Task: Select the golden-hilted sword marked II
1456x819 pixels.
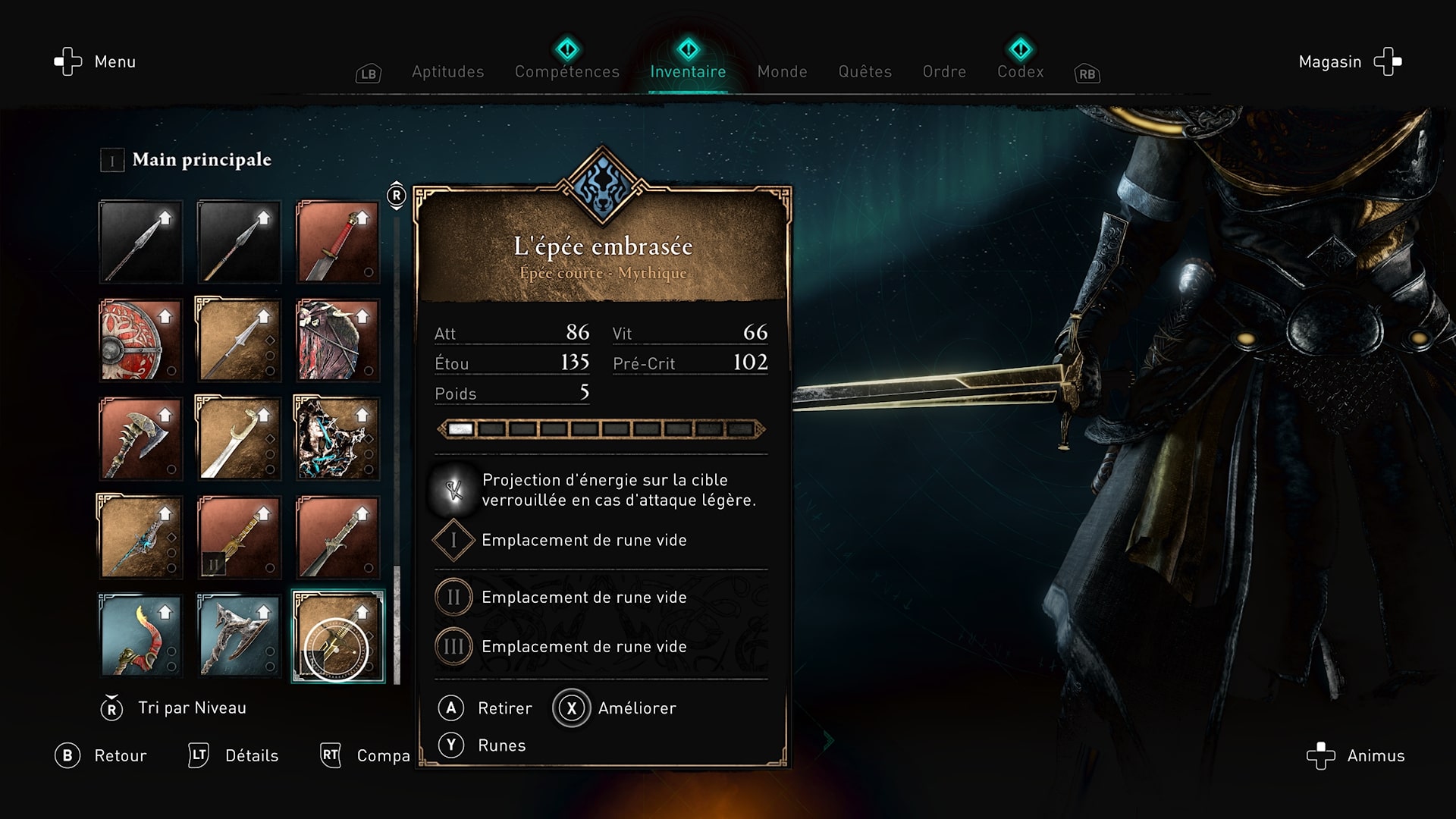Action: pyautogui.click(x=239, y=537)
